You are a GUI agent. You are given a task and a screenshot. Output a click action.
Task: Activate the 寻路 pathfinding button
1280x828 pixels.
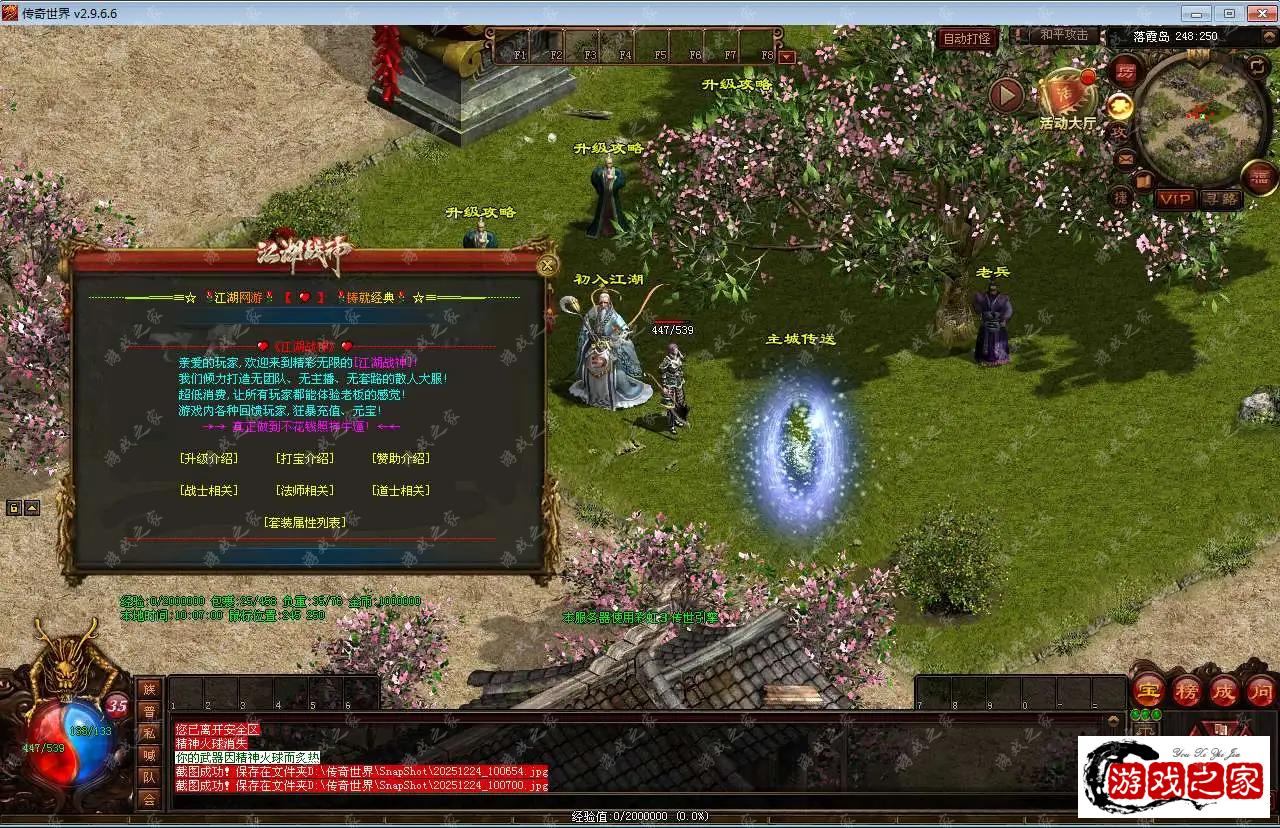1220,199
